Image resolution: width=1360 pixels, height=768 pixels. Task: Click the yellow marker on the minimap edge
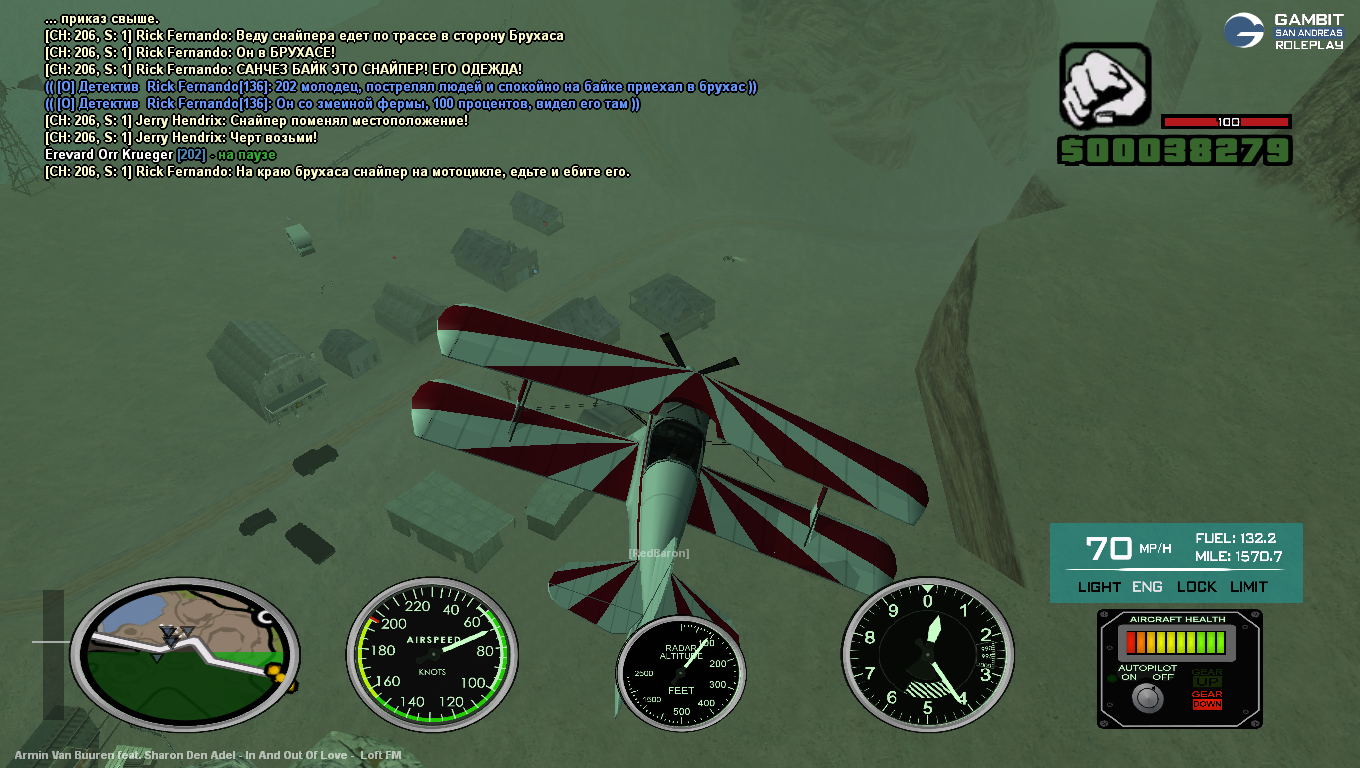[x=280, y=680]
